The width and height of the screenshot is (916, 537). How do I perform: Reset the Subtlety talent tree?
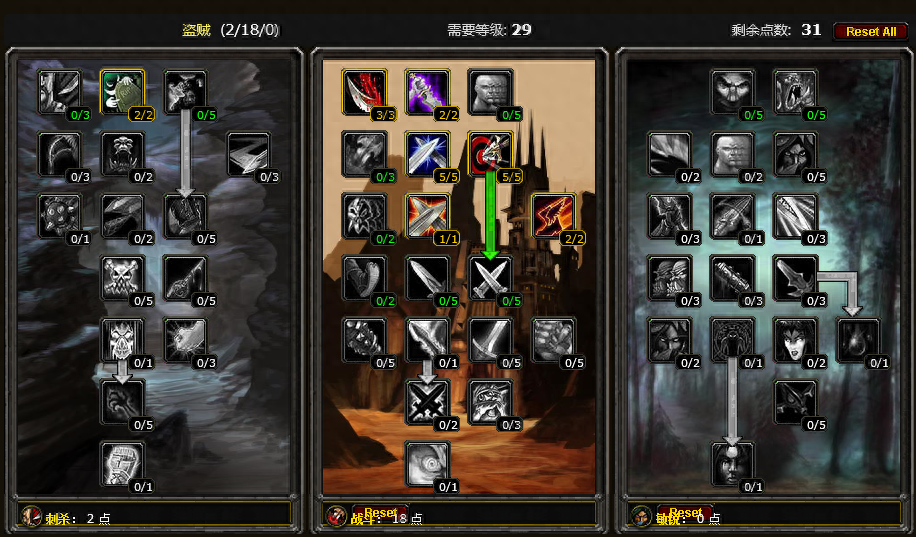click(x=686, y=513)
